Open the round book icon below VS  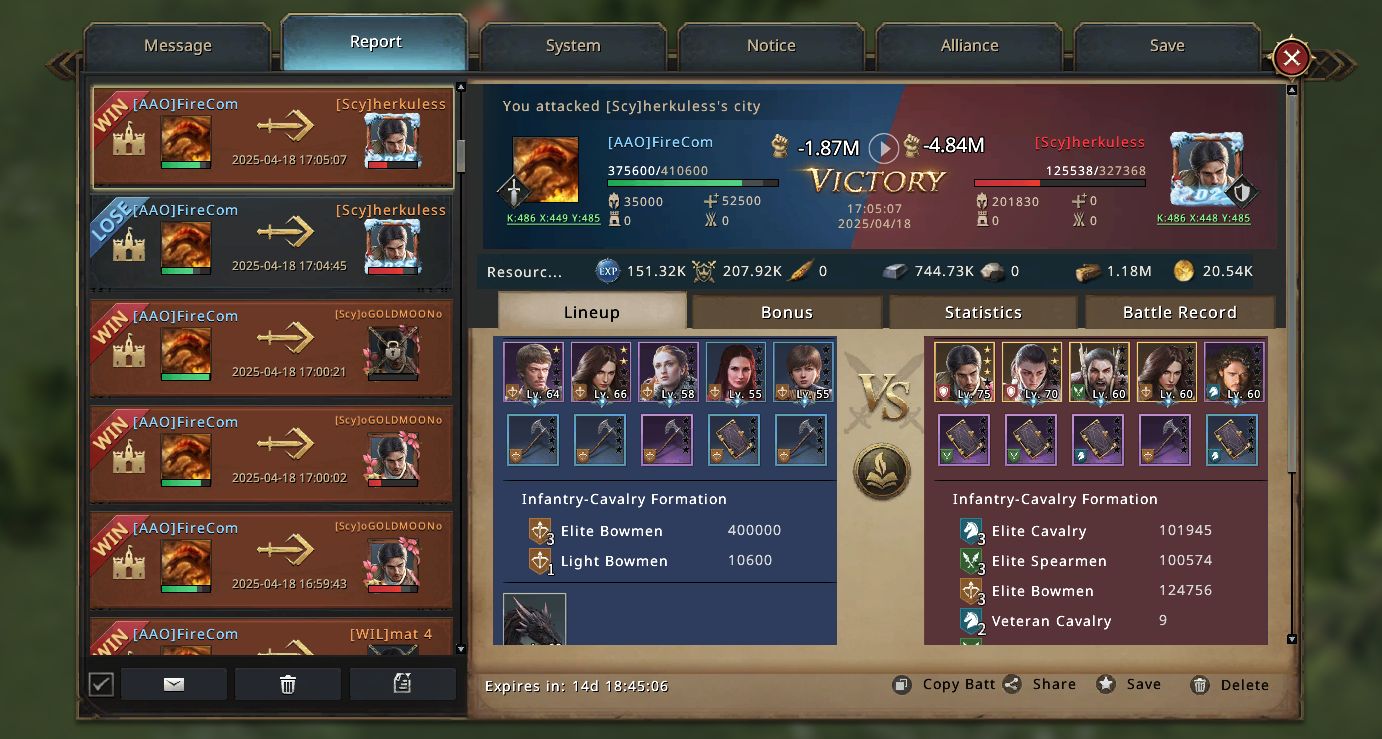point(881,471)
